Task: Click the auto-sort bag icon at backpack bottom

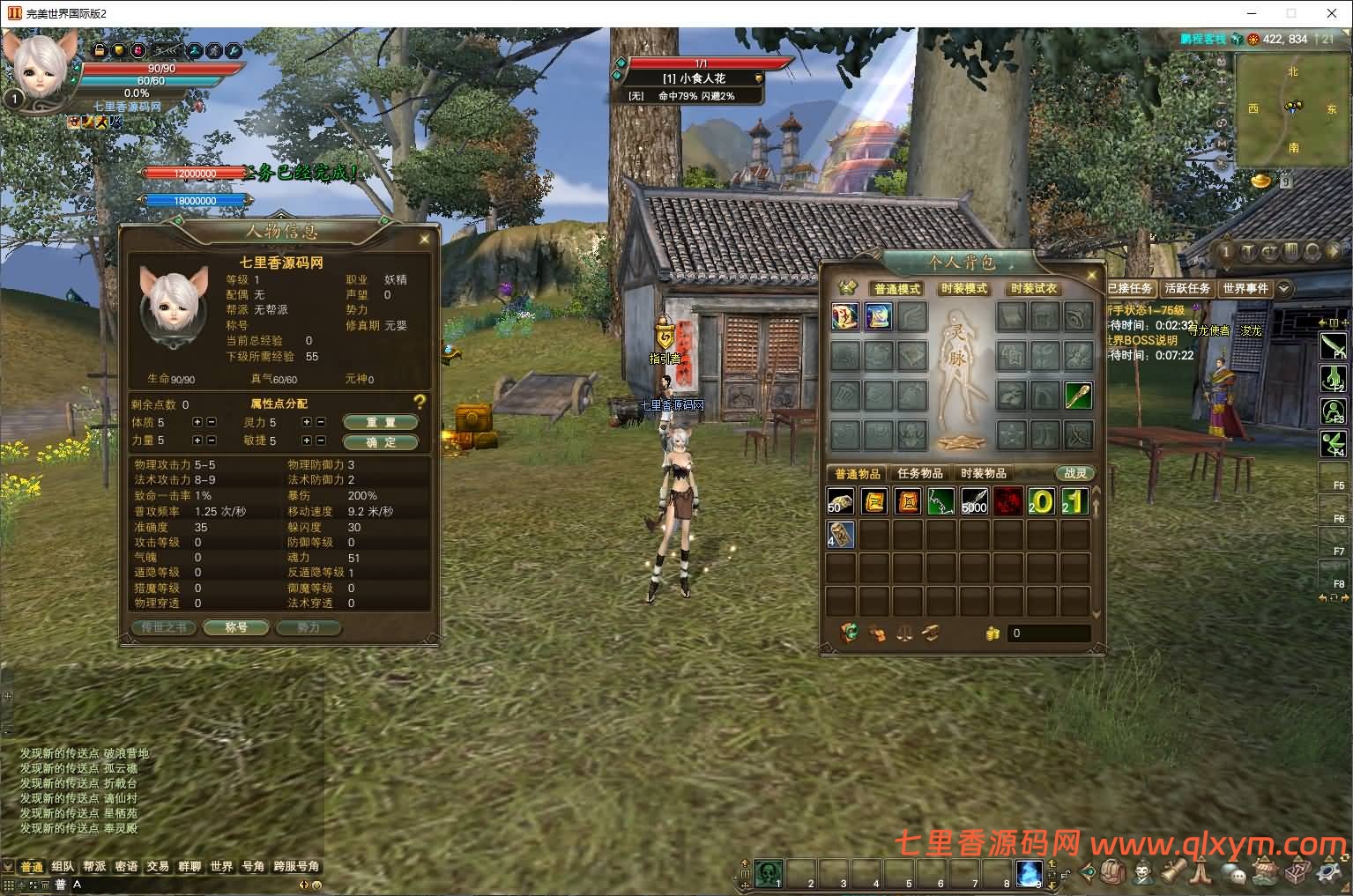Action: [x=849, y=633]
